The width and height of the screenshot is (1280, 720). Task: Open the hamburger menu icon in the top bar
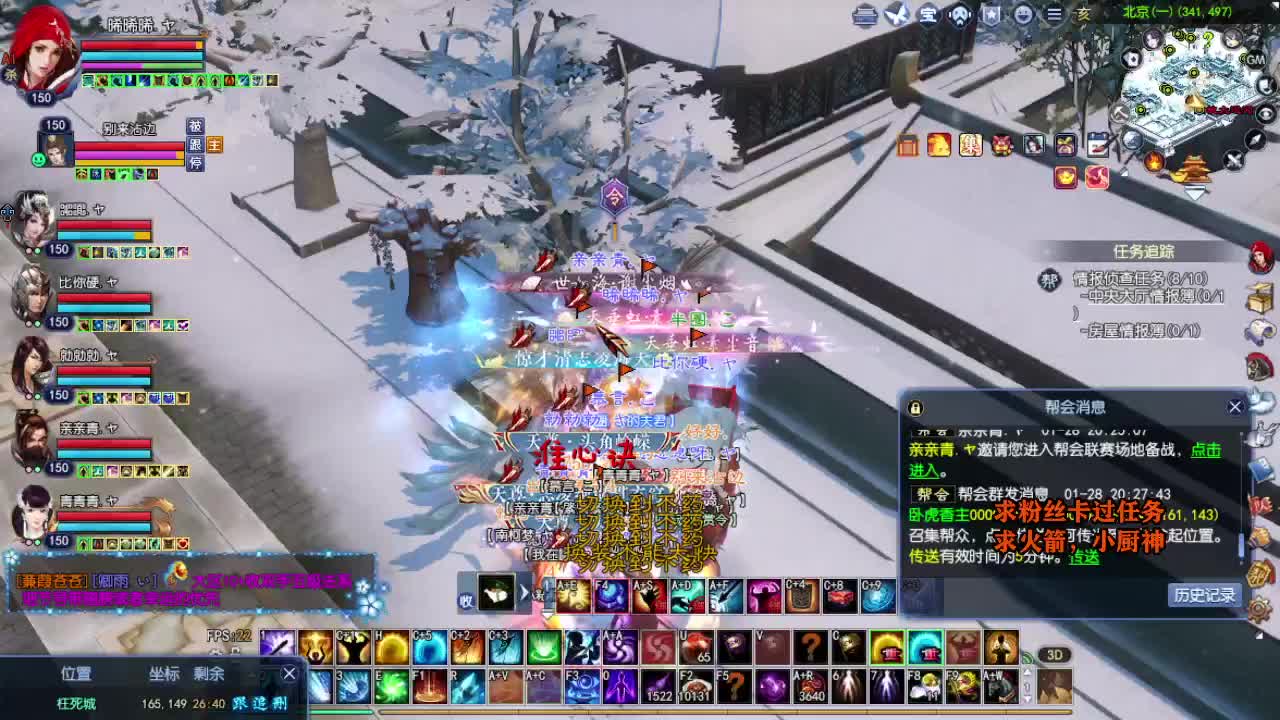1056,14
